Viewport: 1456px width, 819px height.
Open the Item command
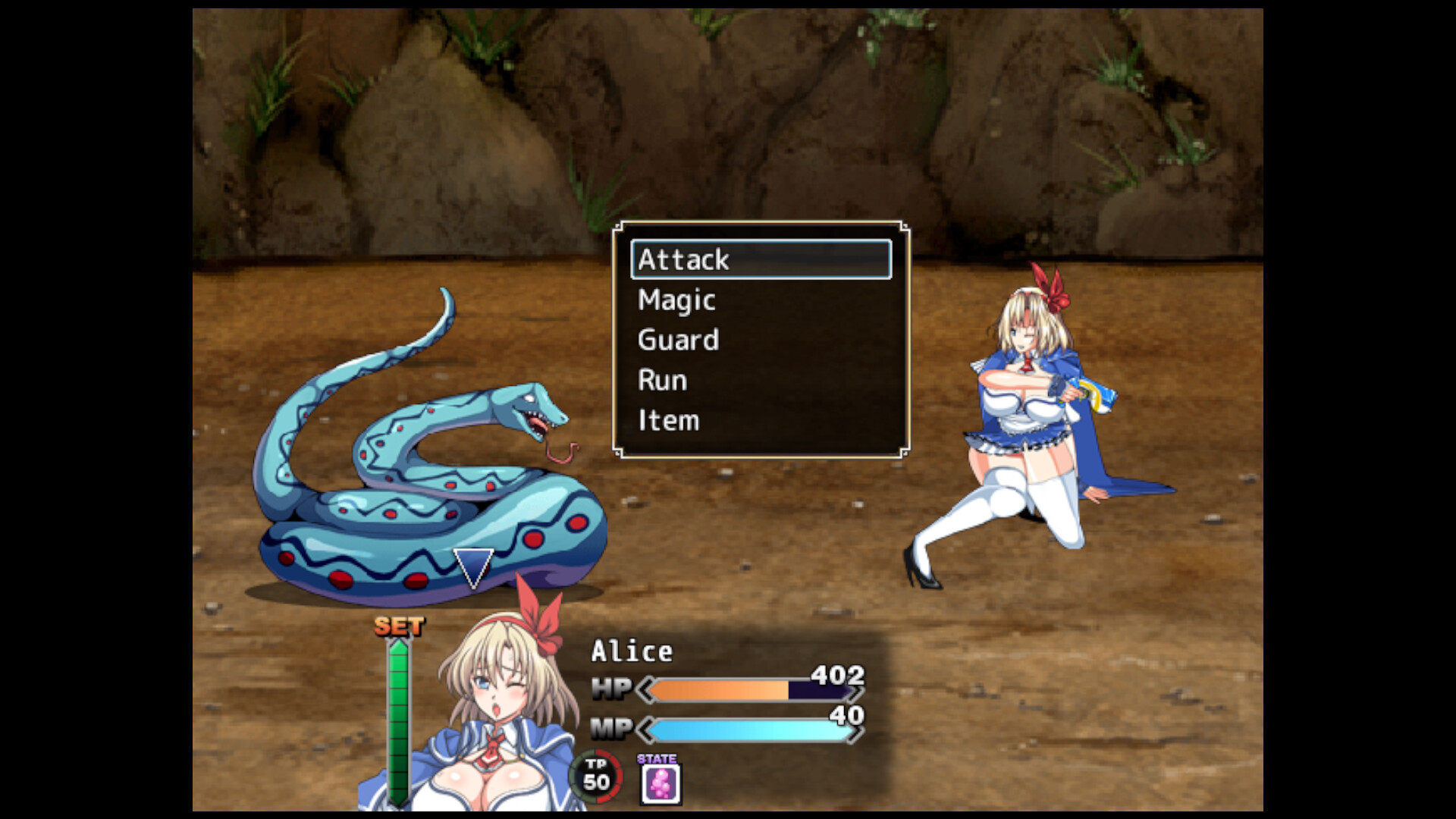[x=667, y=419]
